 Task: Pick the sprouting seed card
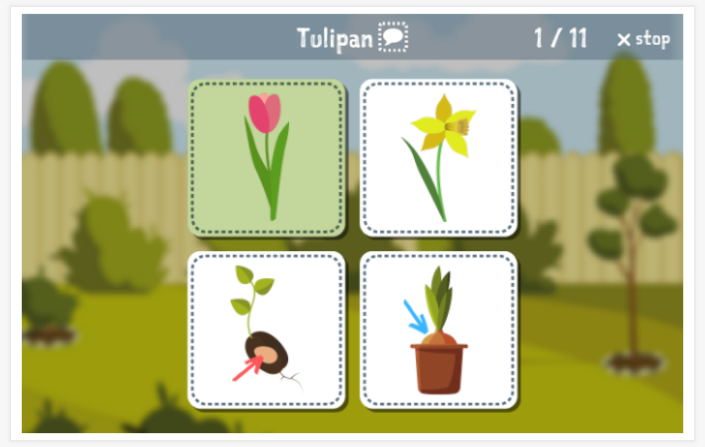click(267, 329)
